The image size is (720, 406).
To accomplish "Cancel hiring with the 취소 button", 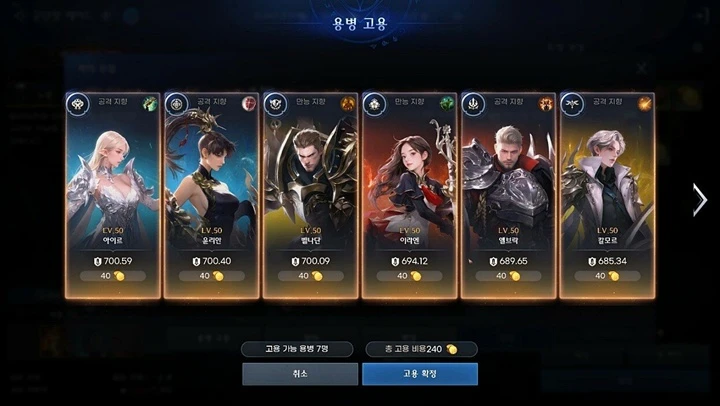I will pyautogui.click(x=300, y=374).
